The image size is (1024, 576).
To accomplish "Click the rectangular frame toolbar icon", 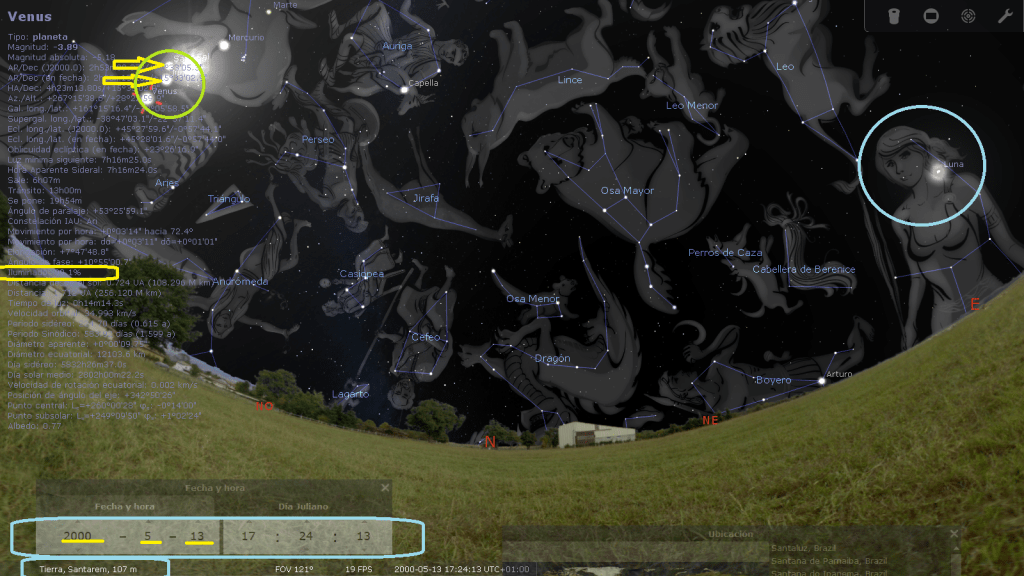I will [930, 16].
